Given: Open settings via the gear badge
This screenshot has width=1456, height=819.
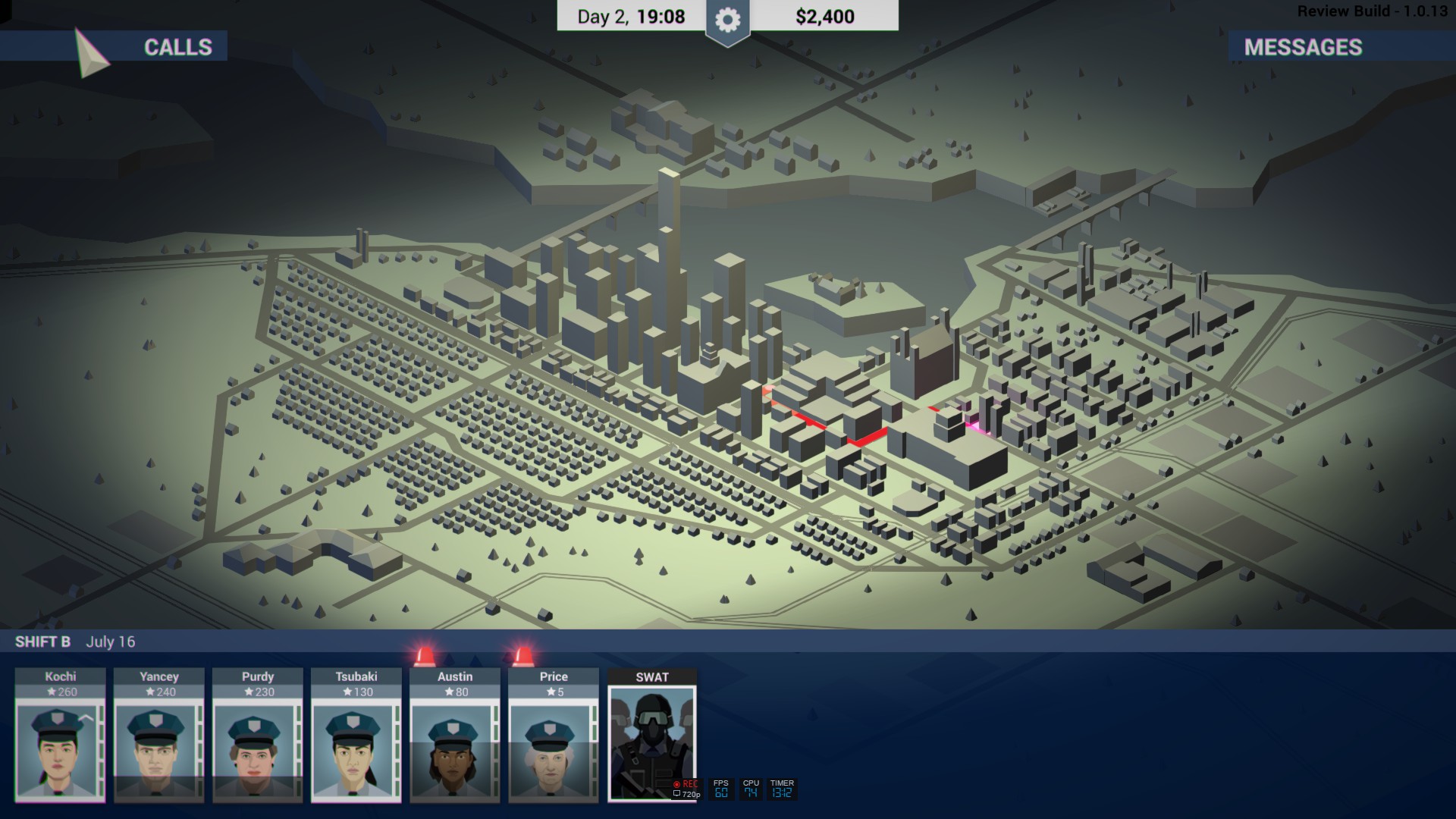Looking at the screenshot, I should tap(727, 20).
